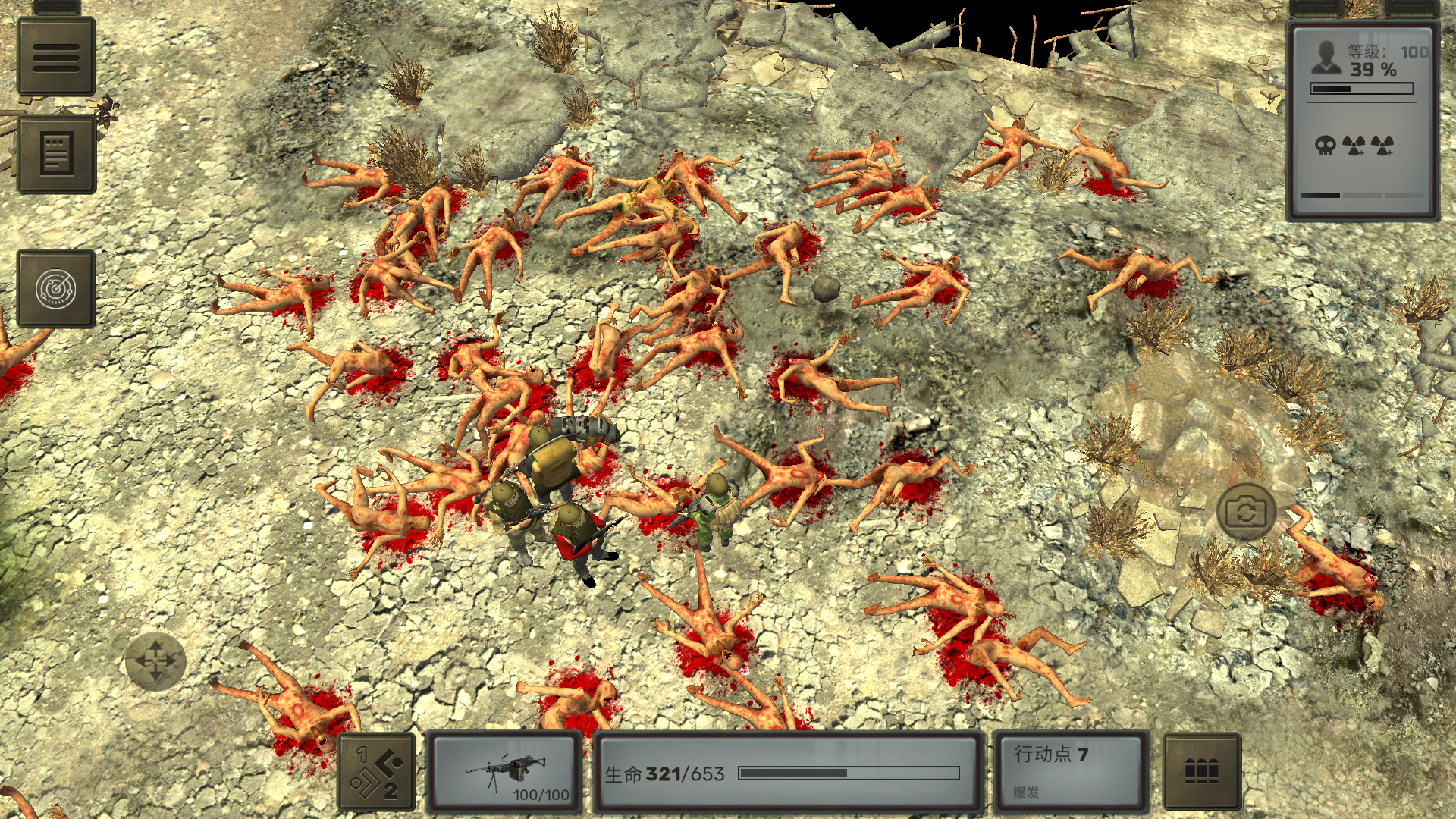
Task: Change the burst fire mode panel
Action: point(1071,773)
